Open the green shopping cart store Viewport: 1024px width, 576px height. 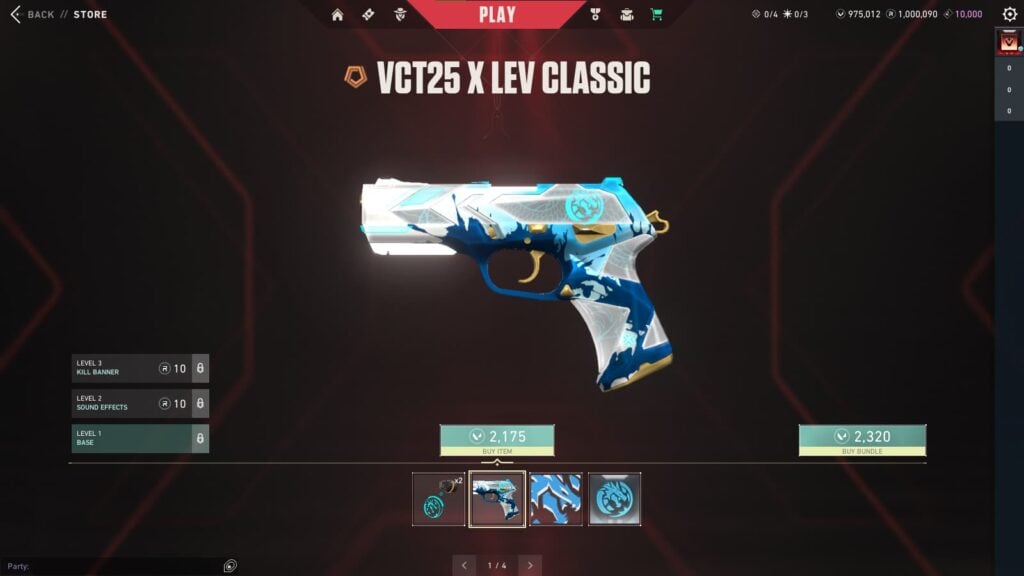point(657,15)
